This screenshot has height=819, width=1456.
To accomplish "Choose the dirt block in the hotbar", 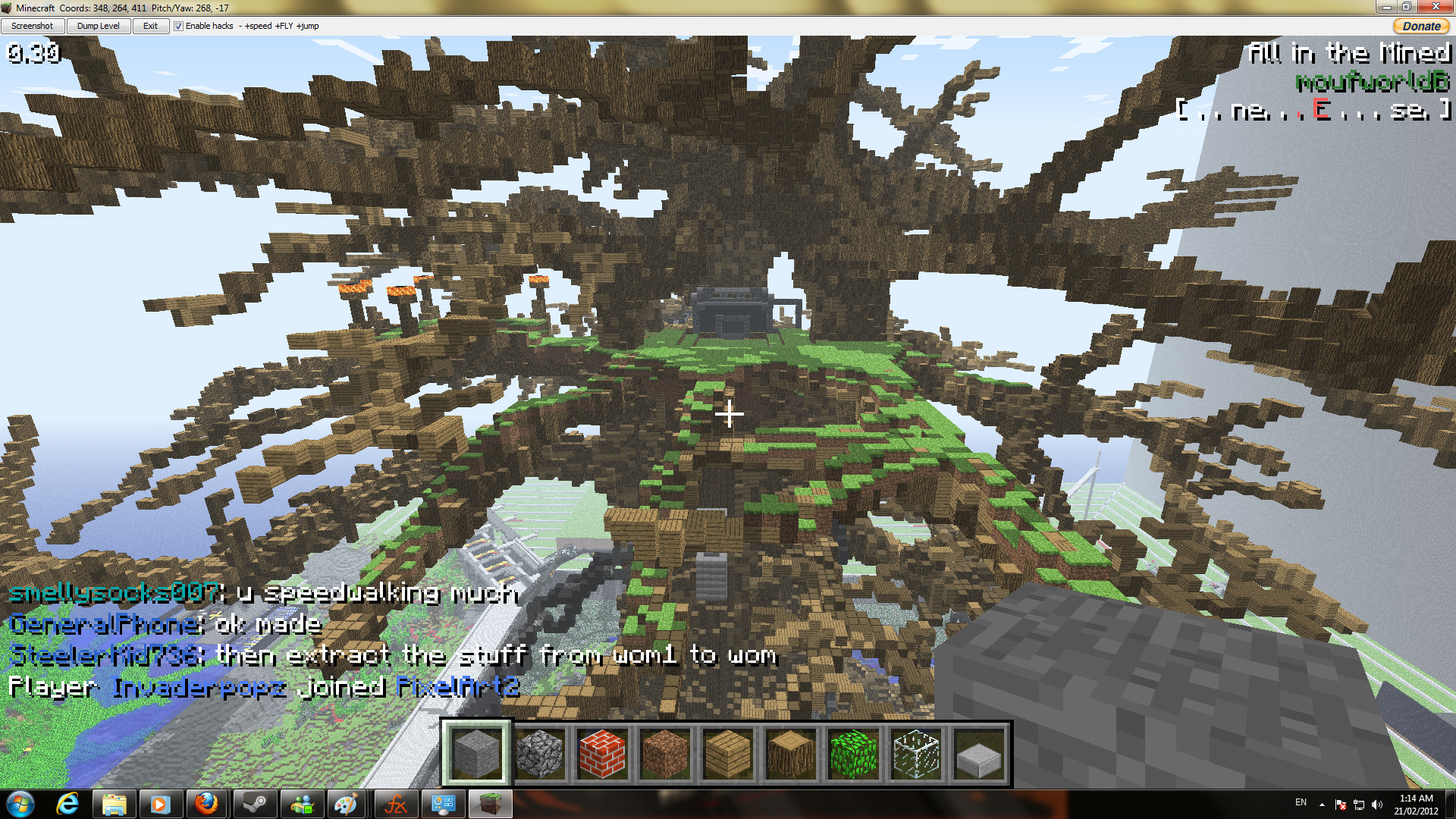I will pyautogui.click(x=666, y=753).
